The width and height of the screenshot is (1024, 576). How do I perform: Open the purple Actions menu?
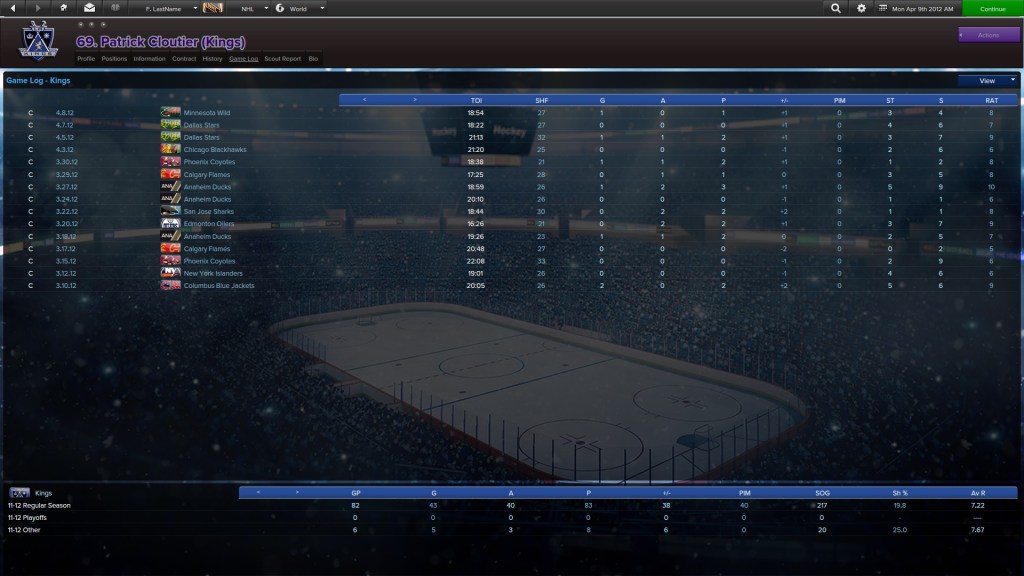988,35
